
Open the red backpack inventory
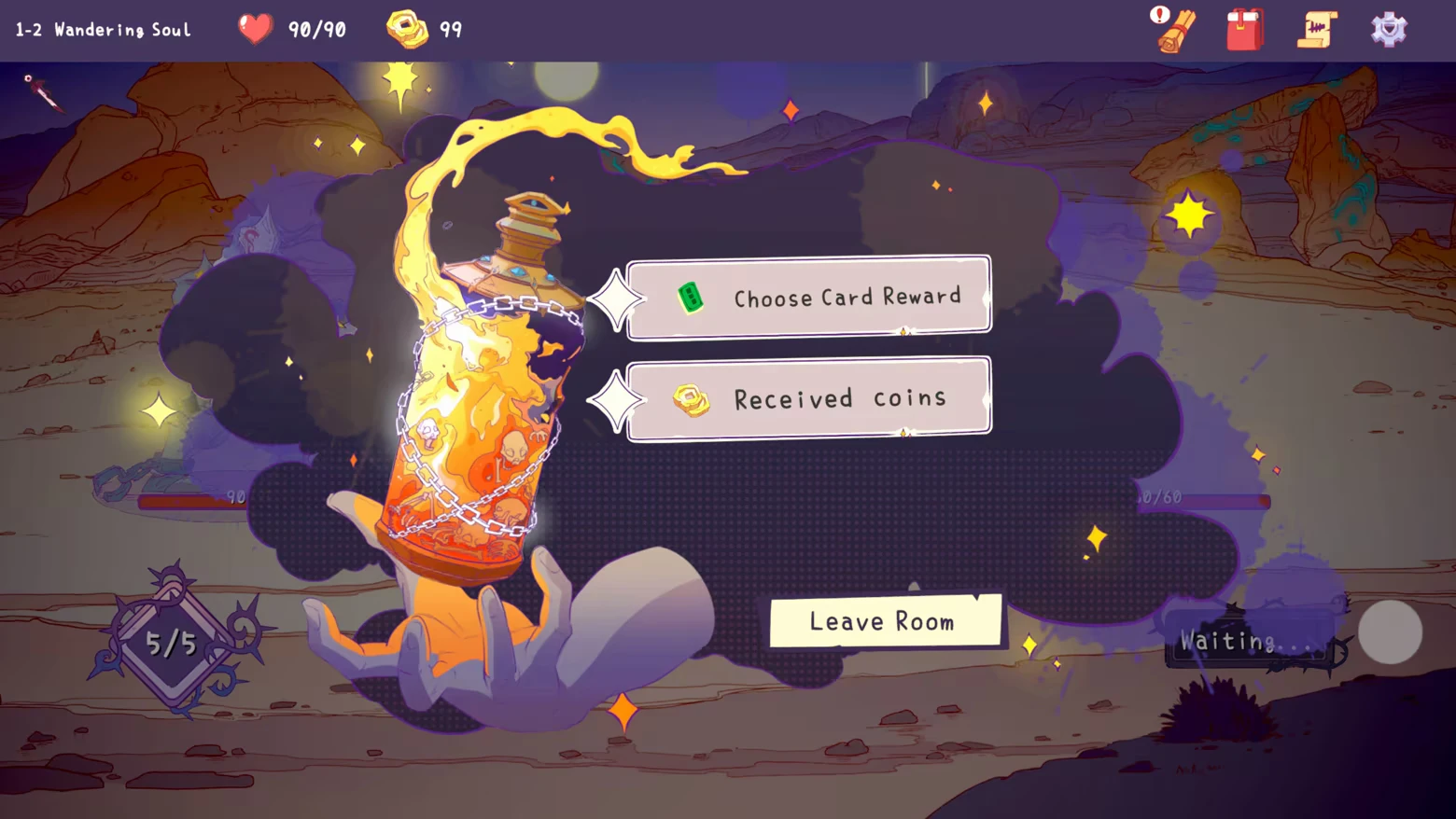pos(1244,29)
